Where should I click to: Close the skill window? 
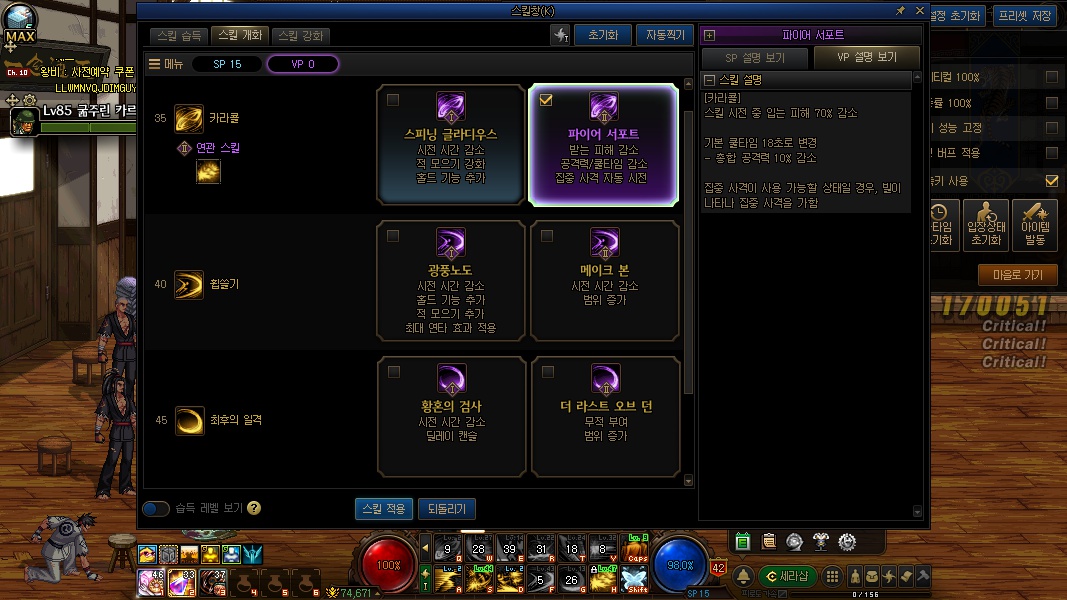point(919,11)
